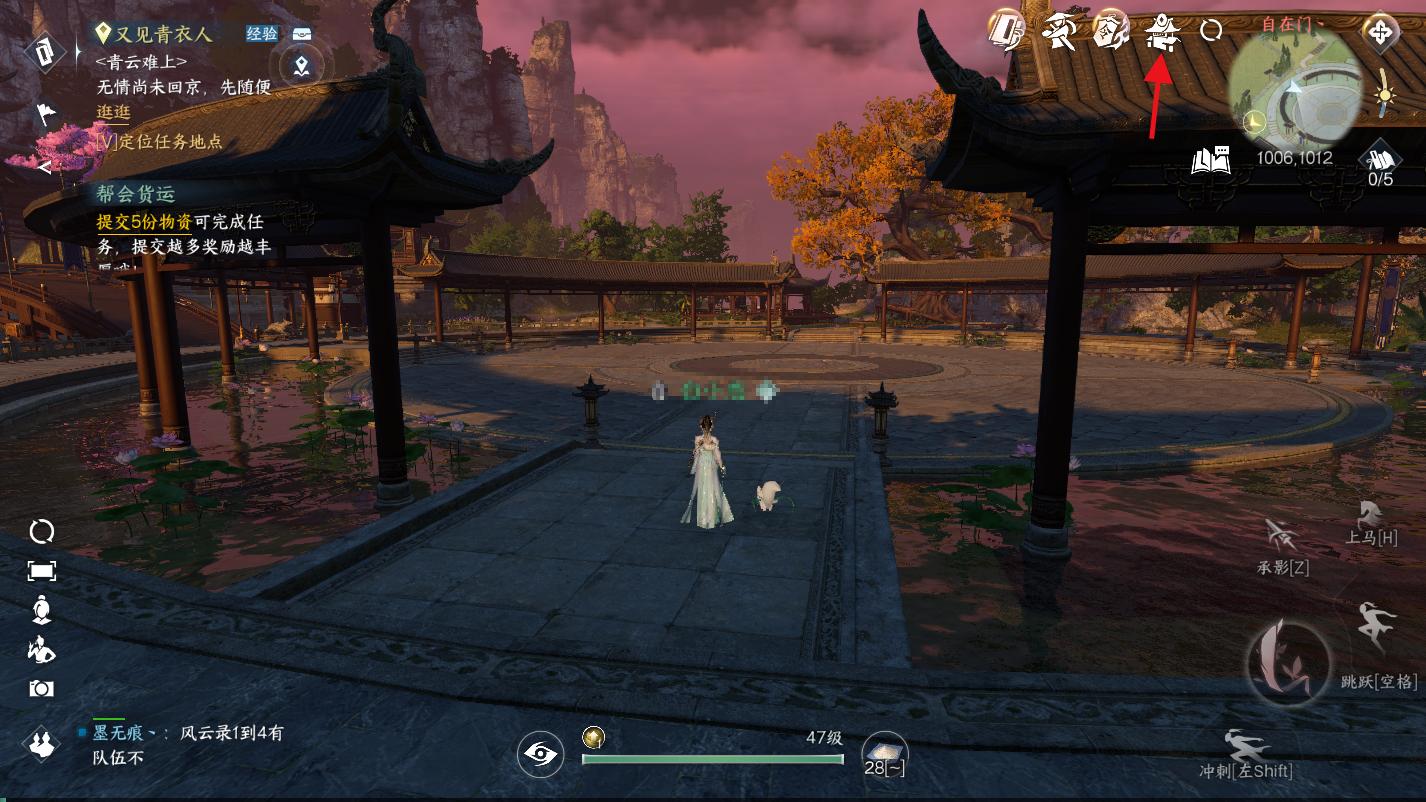Open the friends icon beside the chat
Image resolution: width=1426 pixels, height=802 pixels.
coord(41,744)
